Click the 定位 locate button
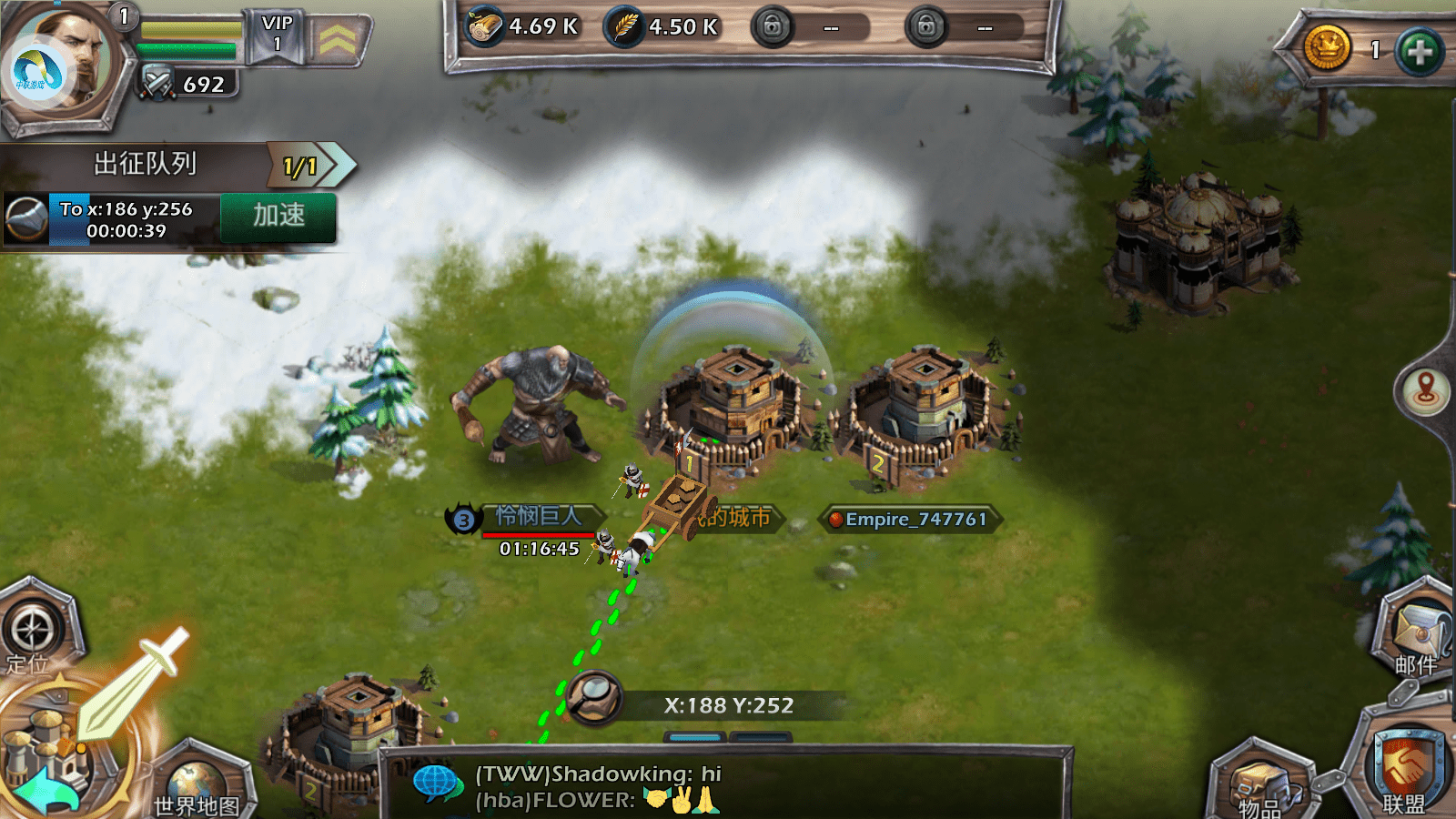Image resolution: width=1456 pixels, height=819 pixels. tap(33, 632)
